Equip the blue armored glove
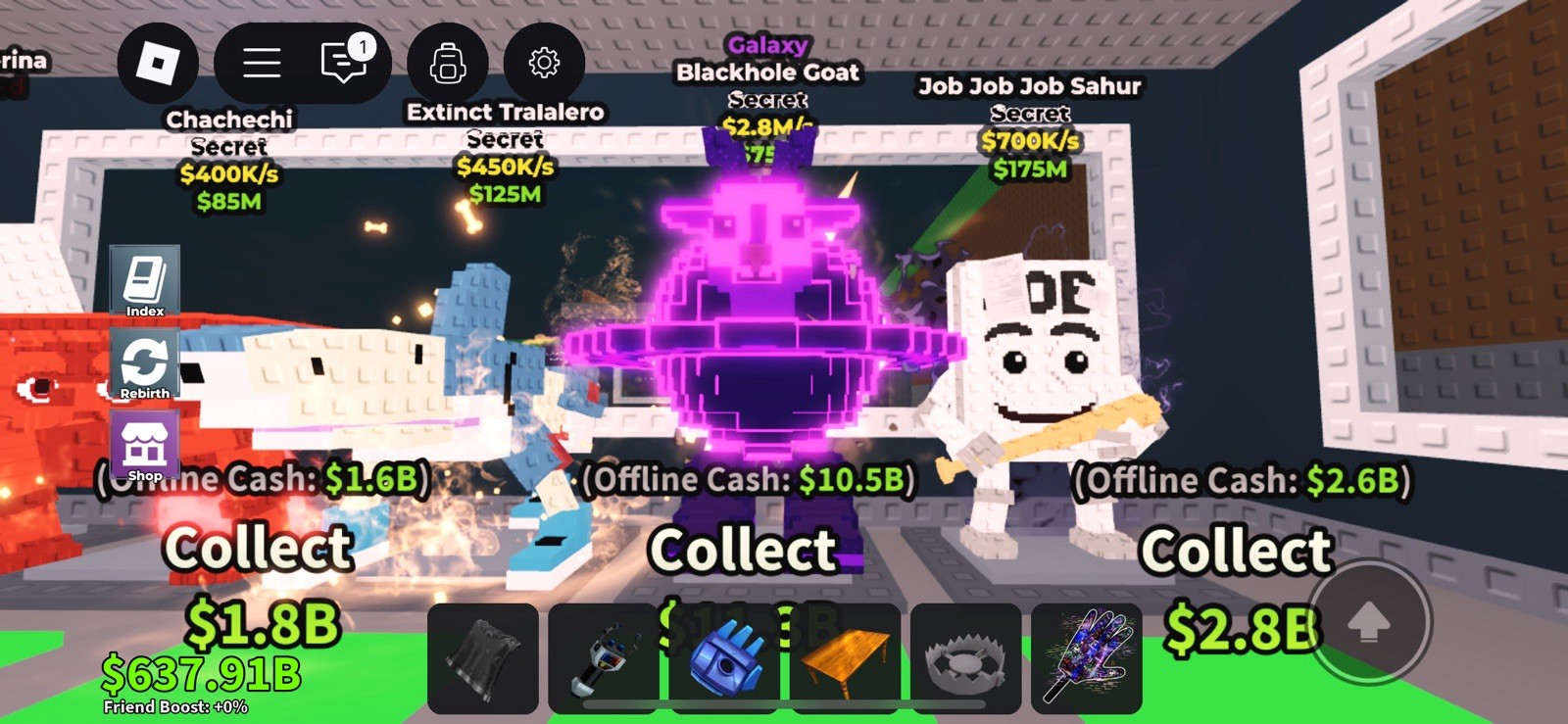1568x724 pixels. [x=725, y=658]
